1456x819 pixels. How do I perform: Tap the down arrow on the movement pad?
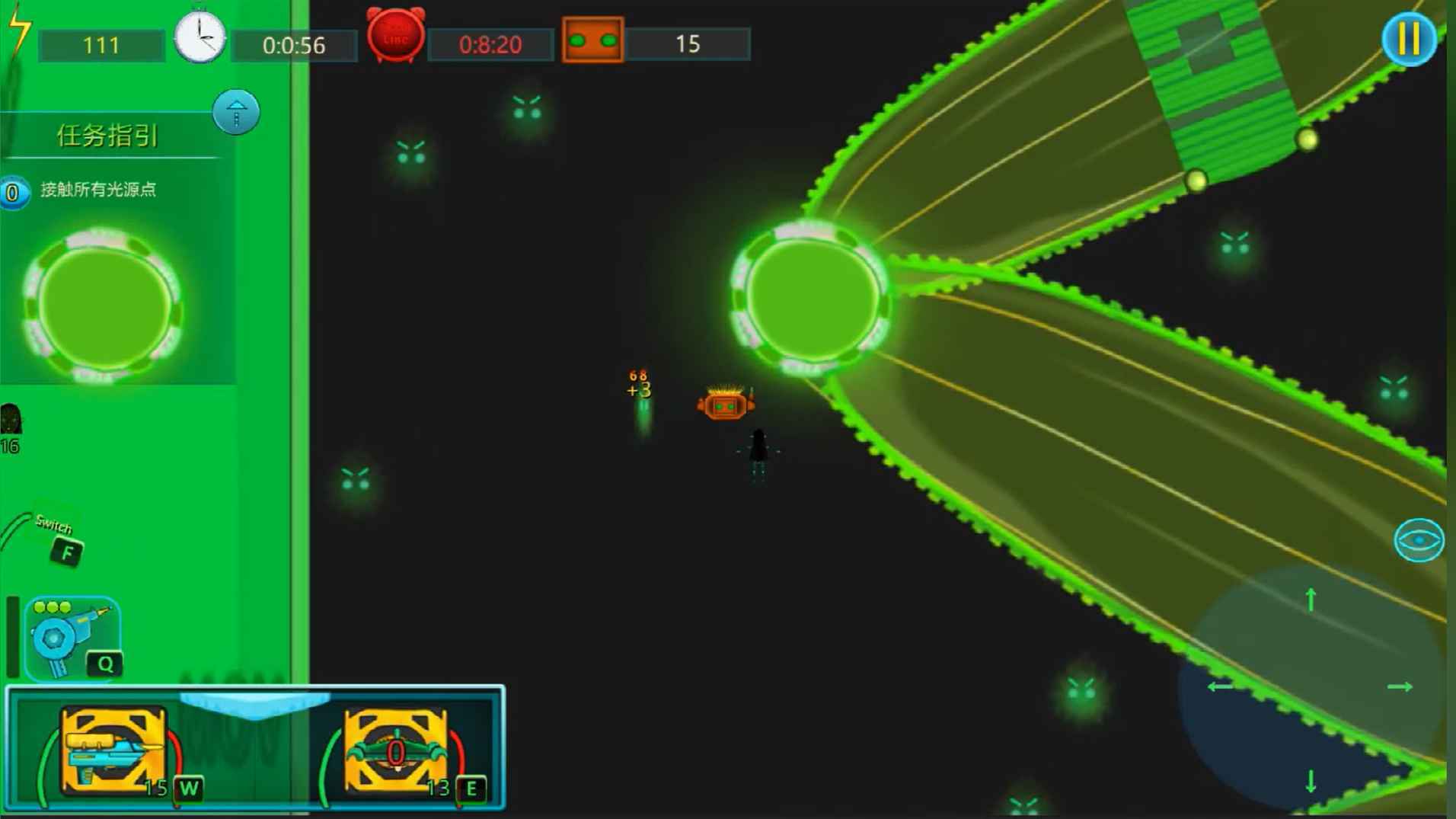(1311, 781)
